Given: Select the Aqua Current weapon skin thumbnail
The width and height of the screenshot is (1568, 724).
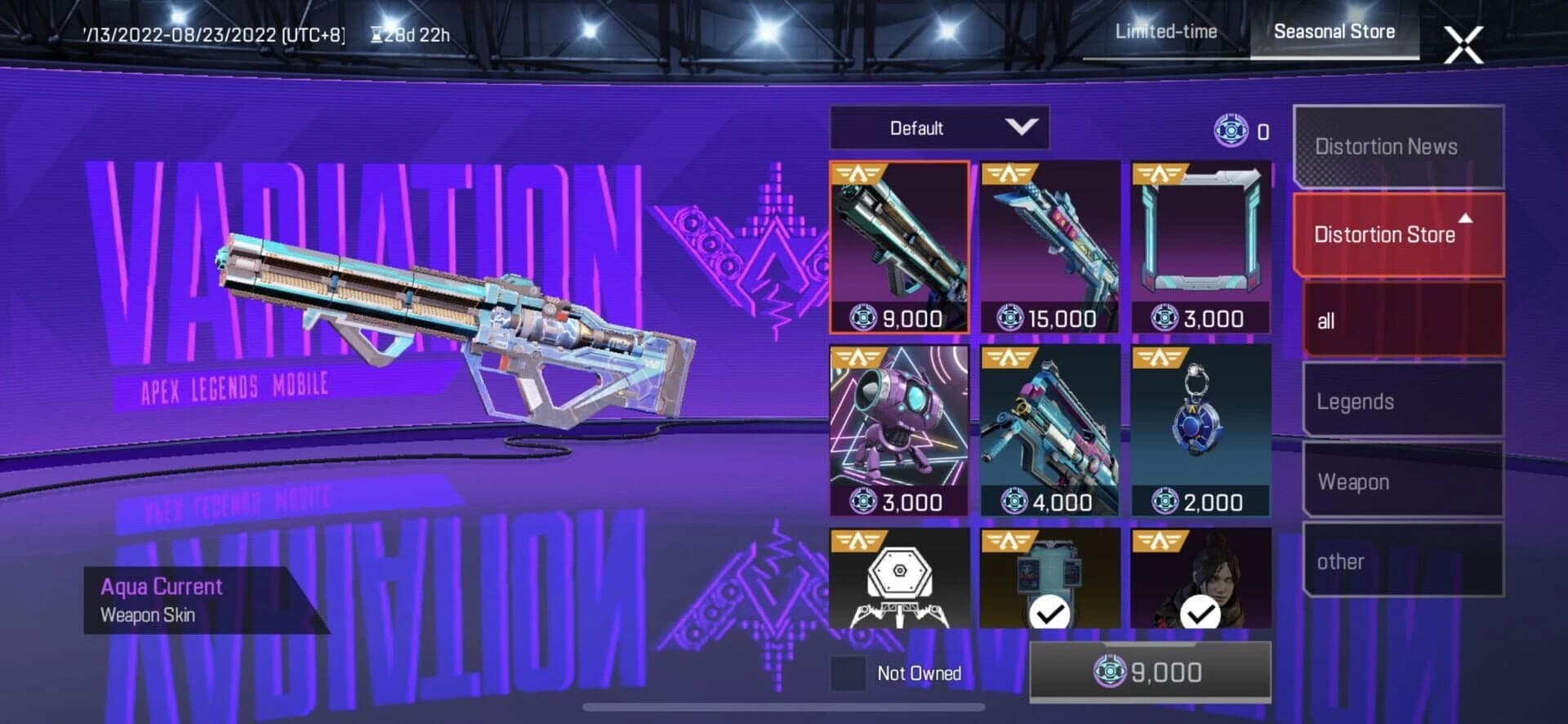Looking at the screenshot, I should click(x=898, y=245).
